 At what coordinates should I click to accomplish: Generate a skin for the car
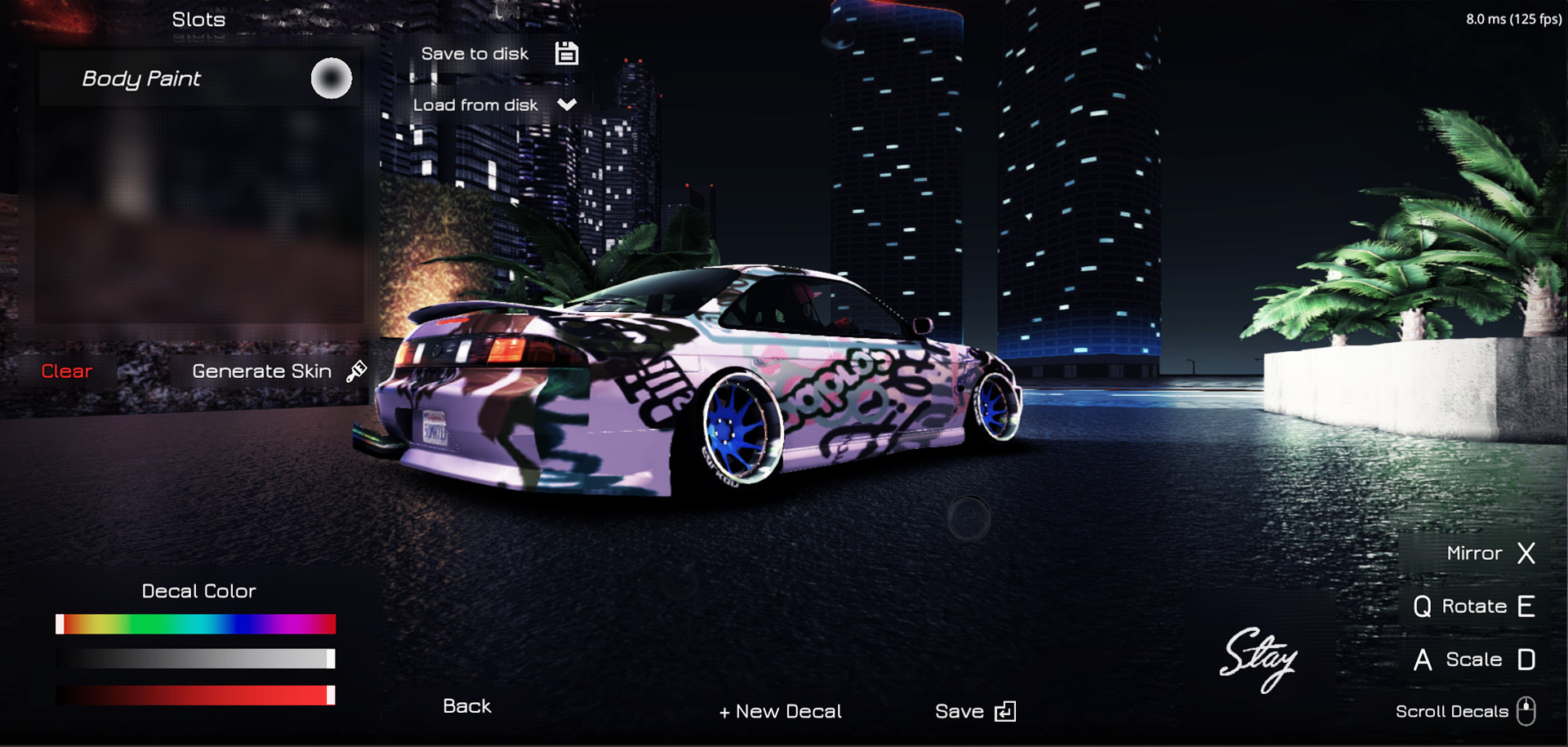(x=278, y=371)
